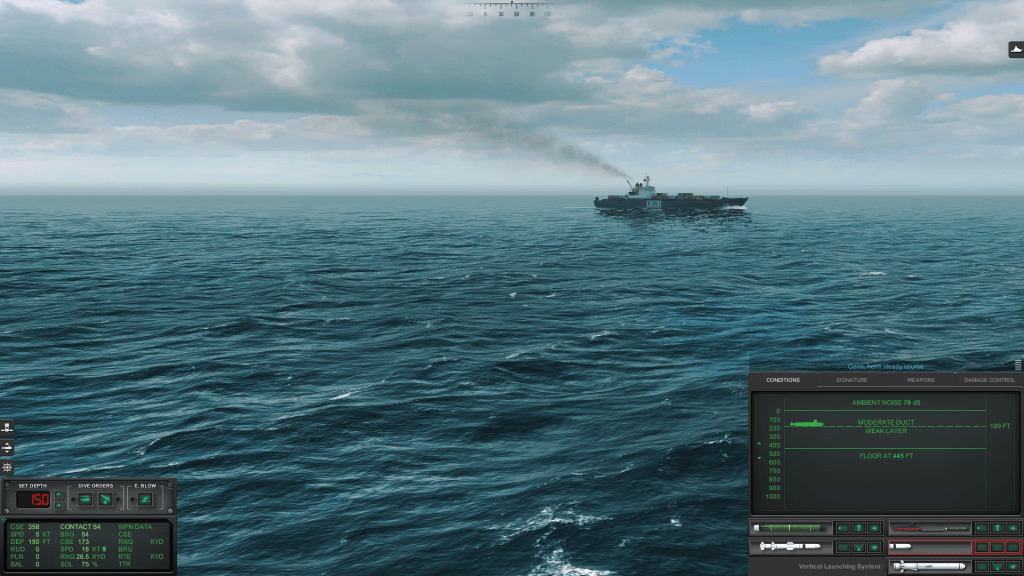Select the towed decoy tube with submarine icon
This screenshot has width=1024, height=576.
[929, 528]
